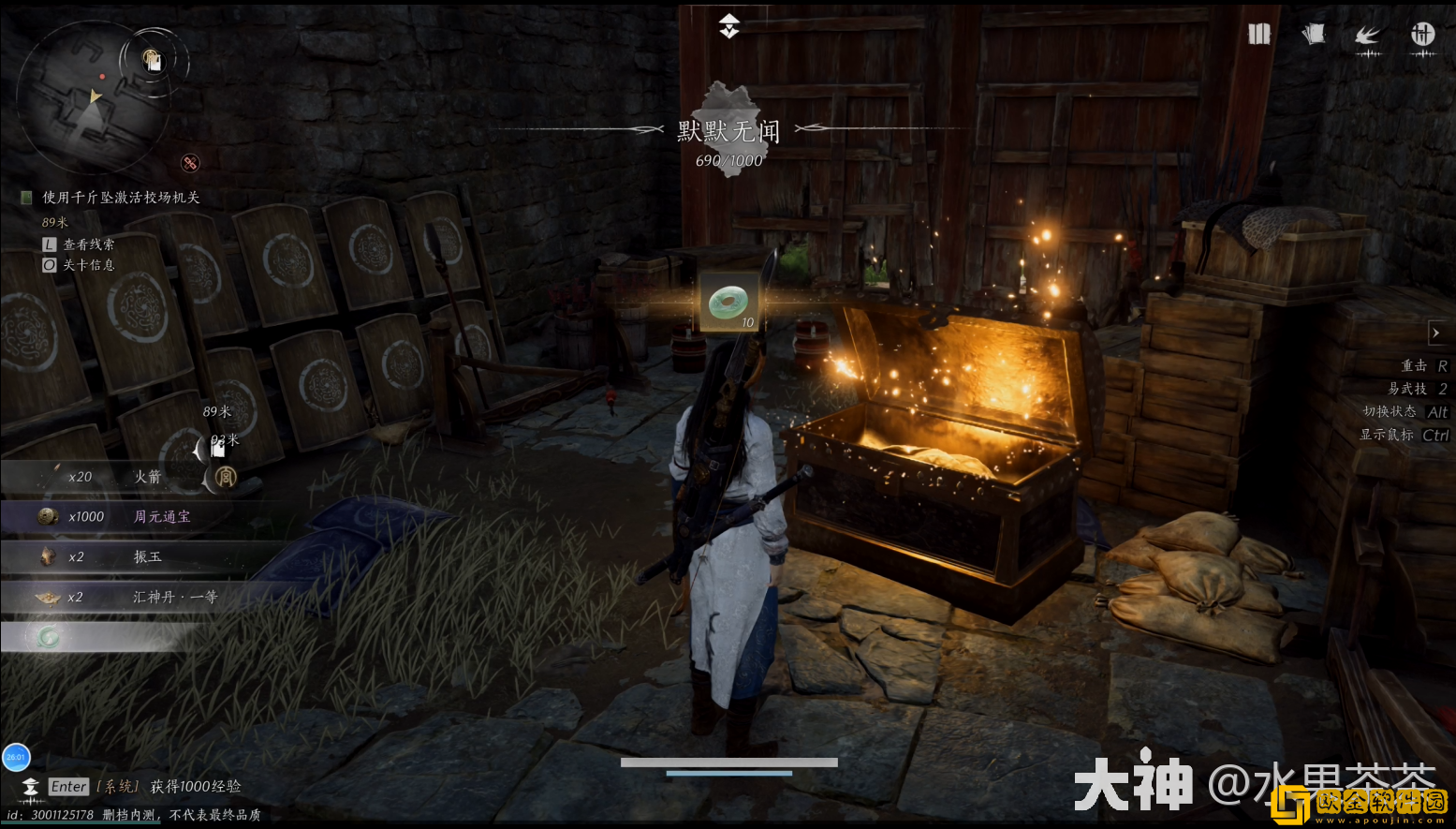Expand the side panel arrow on right edge
Image resolution: width=1456 pixels, height=829 pixels.
pos(1436,333)
